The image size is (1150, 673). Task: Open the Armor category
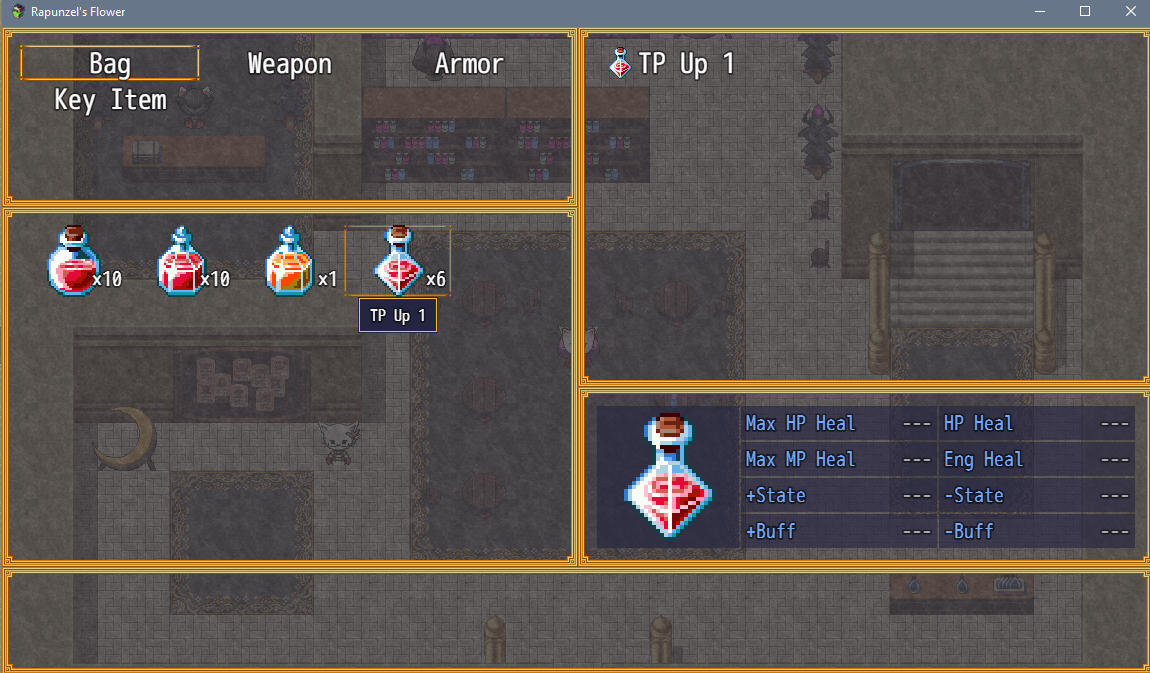coord(468,64)
